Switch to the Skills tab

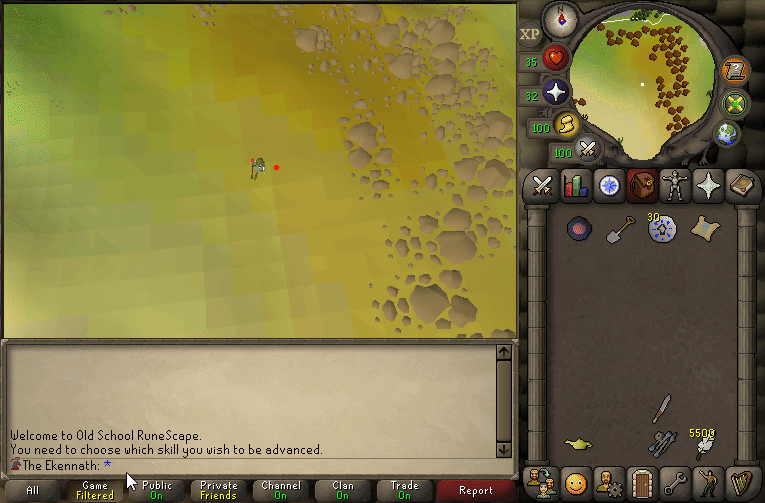(575, 186)
